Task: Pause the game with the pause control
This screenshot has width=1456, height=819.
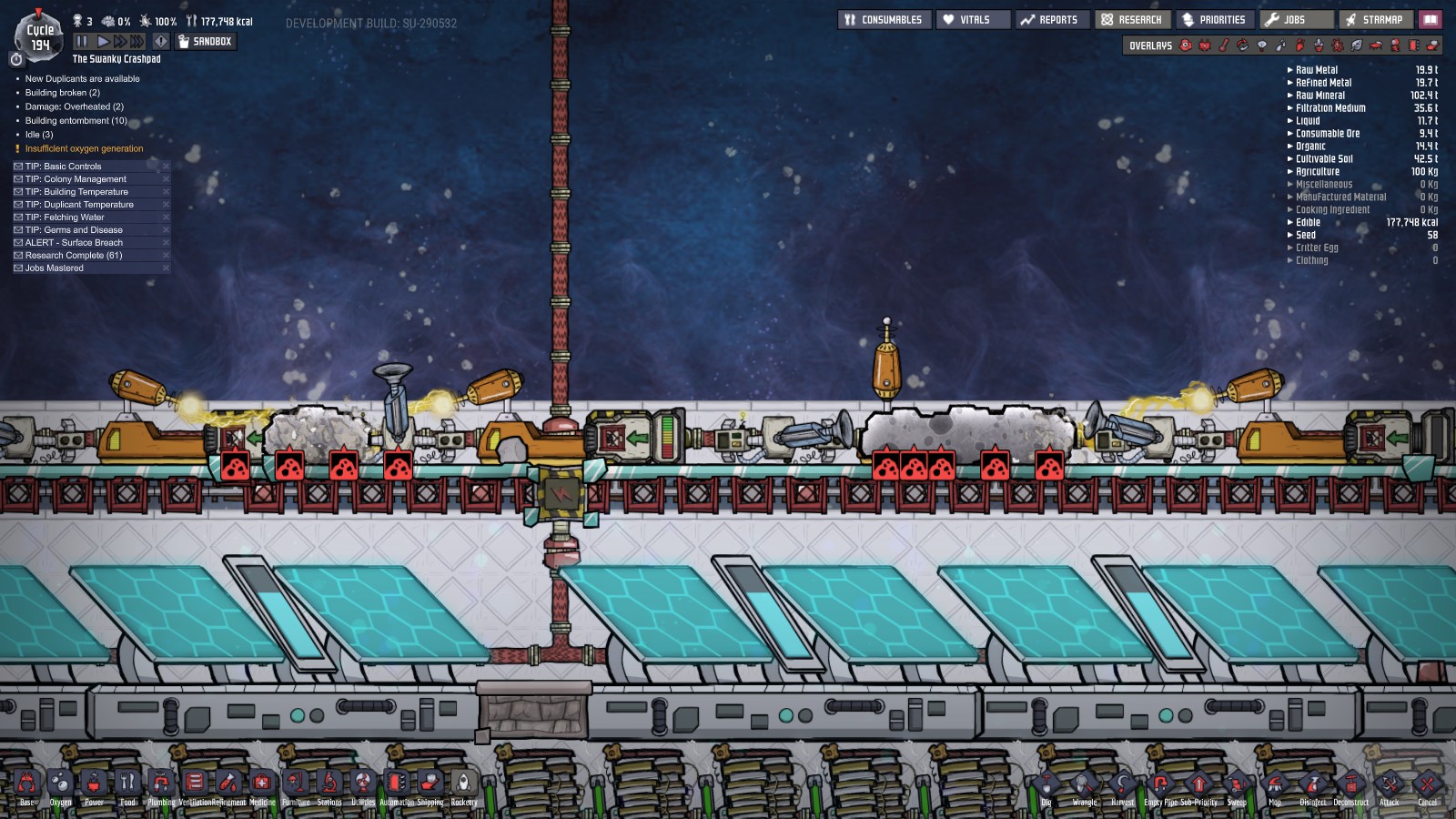Action: pos(80,40)
